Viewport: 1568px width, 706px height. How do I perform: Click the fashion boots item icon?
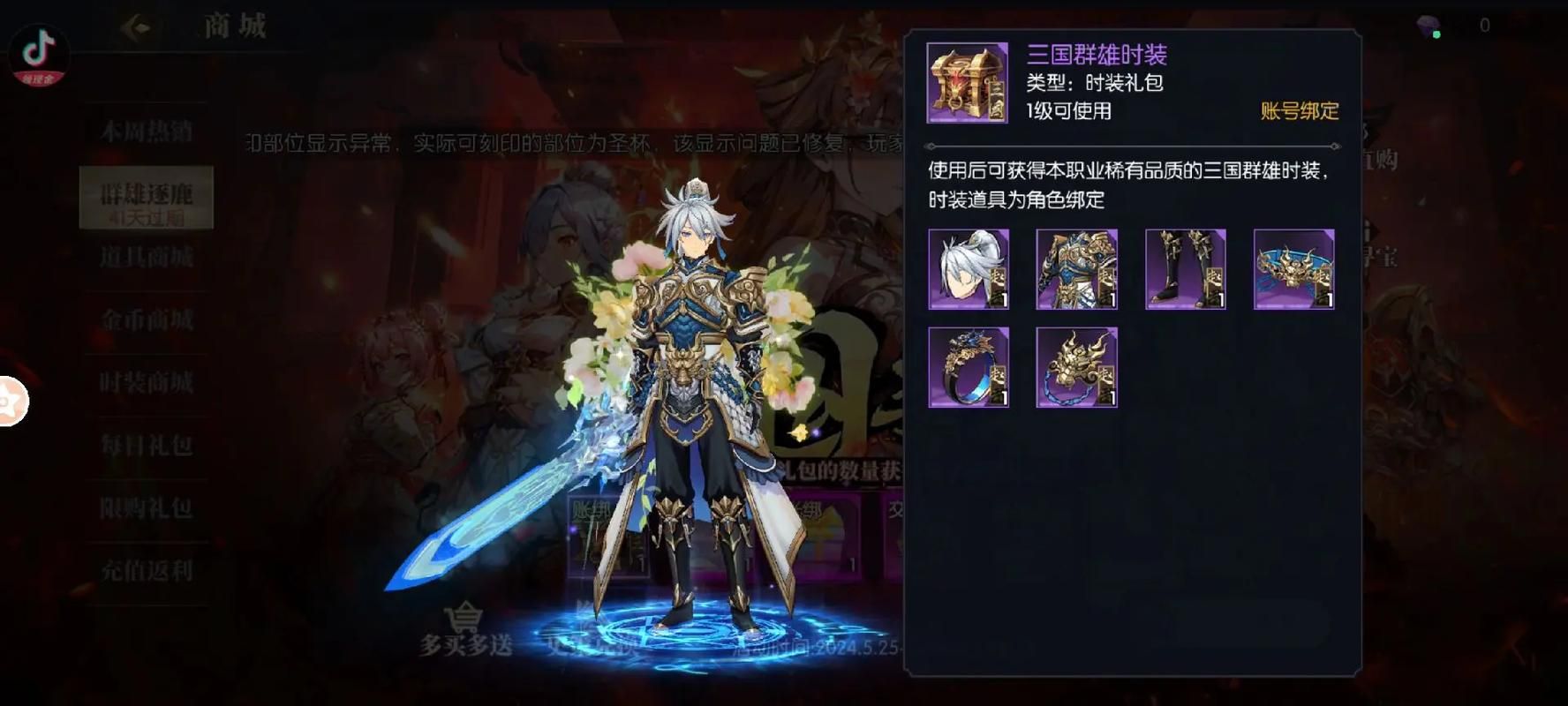point(1186,269)
